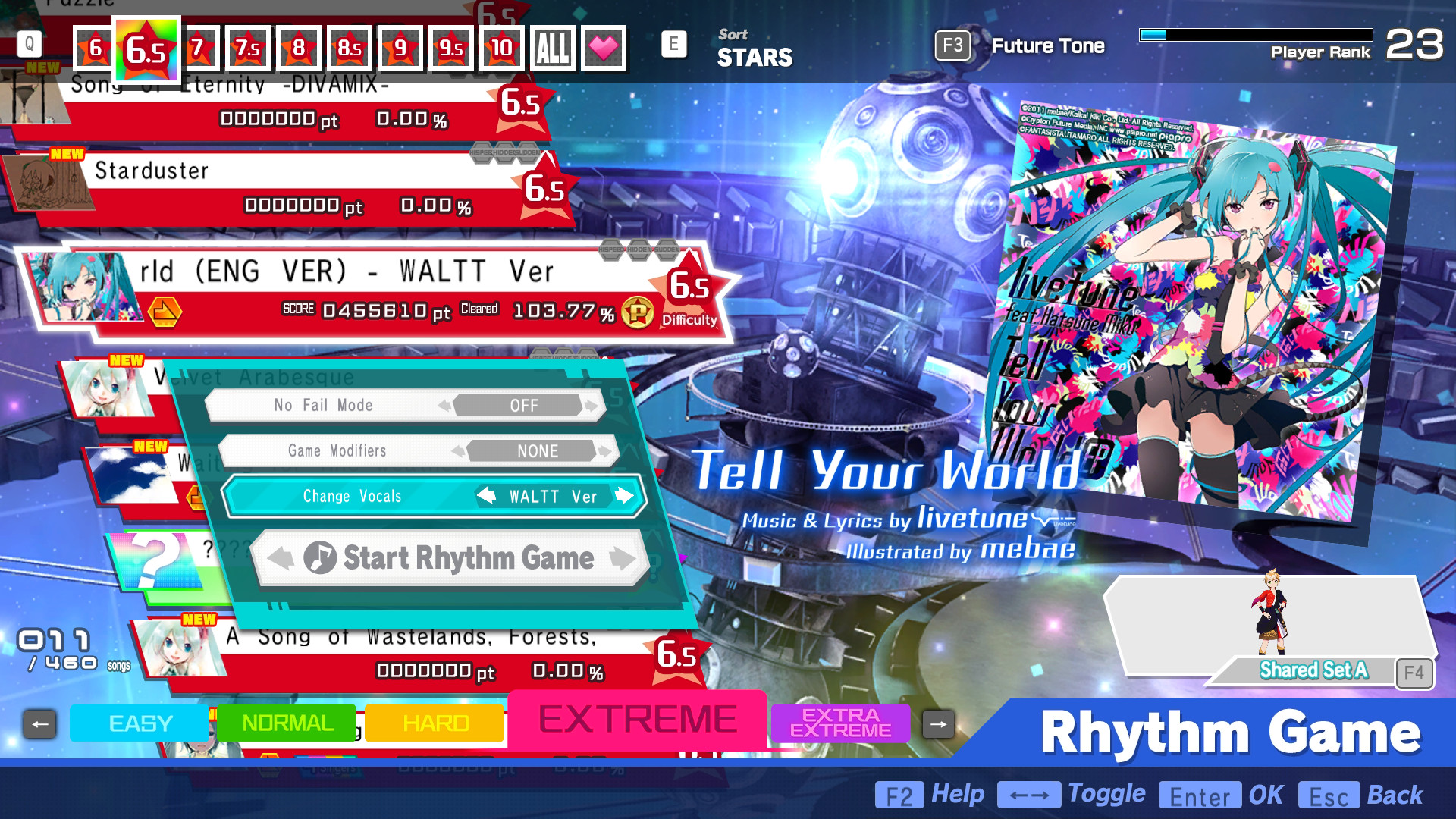
Task: Click the Esc Back button
Action: pos(1331,795)
